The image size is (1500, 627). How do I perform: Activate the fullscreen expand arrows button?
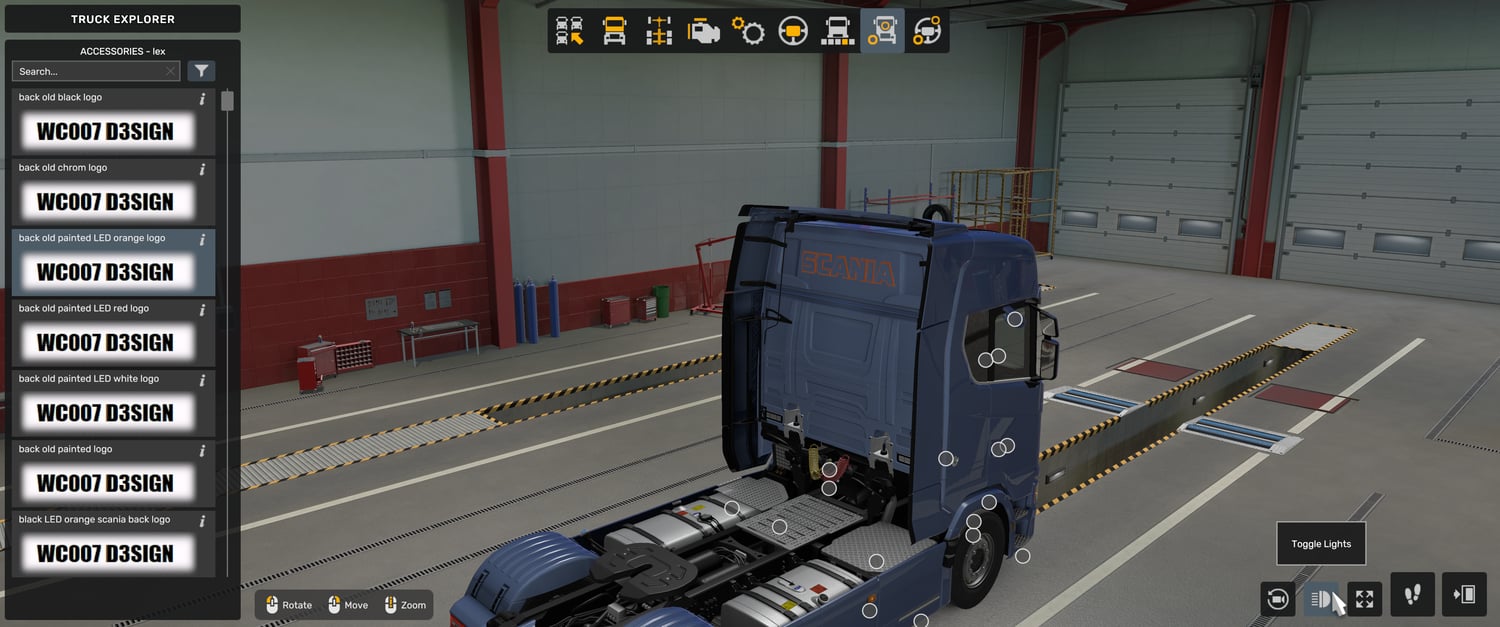click(x=1365, y=599)
